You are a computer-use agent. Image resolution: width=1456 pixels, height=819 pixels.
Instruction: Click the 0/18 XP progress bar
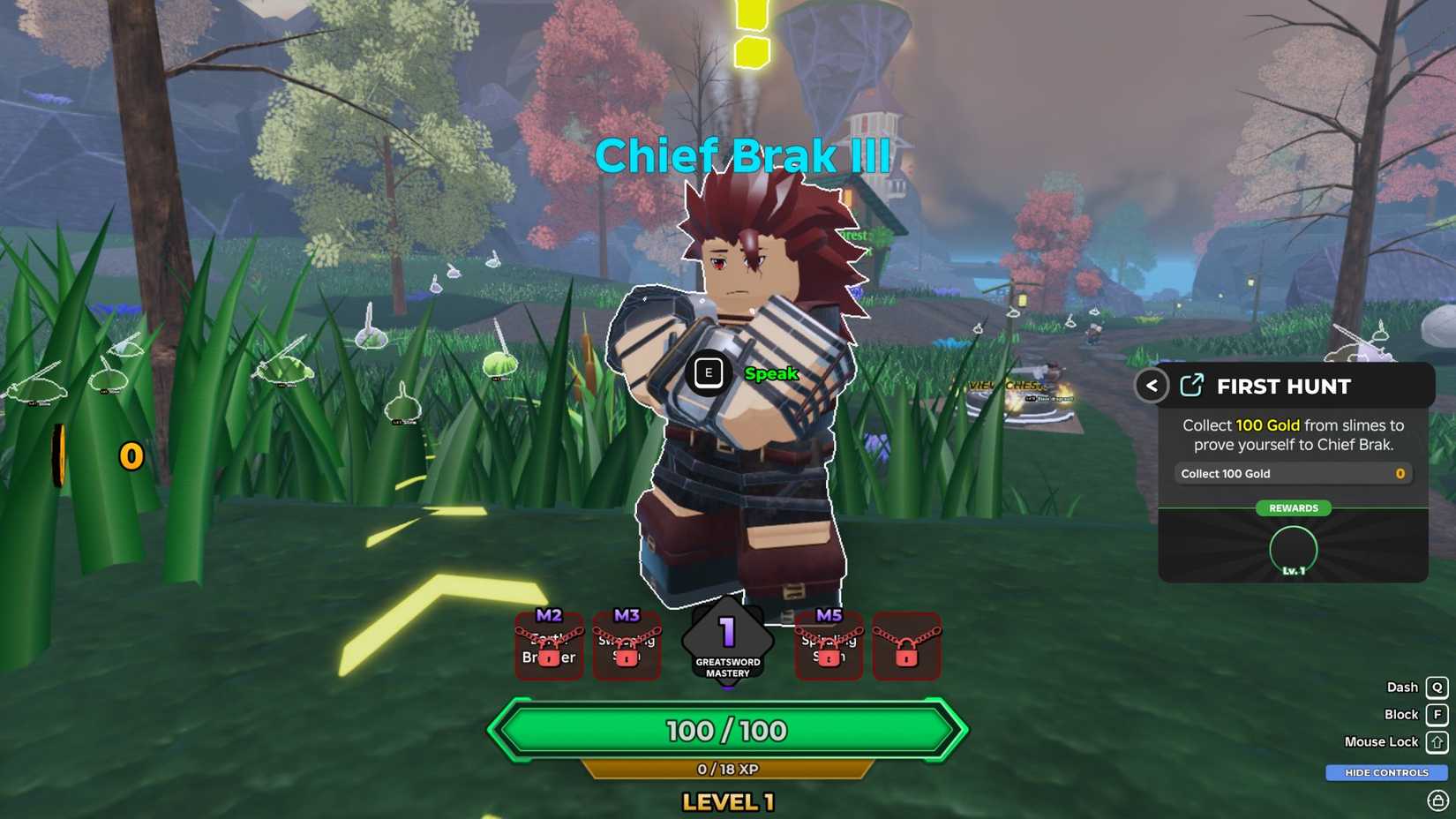click(728, 769)
